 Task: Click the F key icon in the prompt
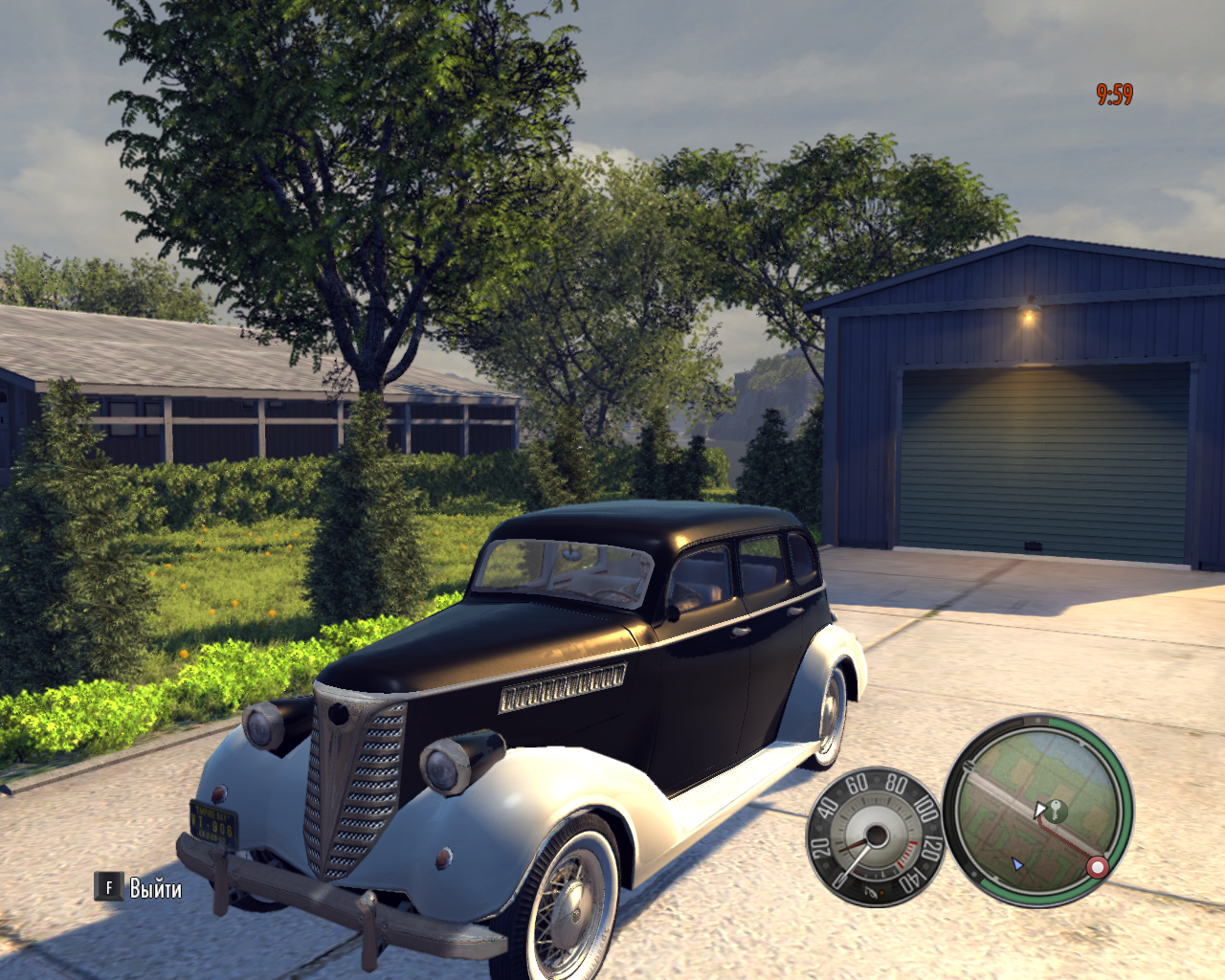coord(108,888)
